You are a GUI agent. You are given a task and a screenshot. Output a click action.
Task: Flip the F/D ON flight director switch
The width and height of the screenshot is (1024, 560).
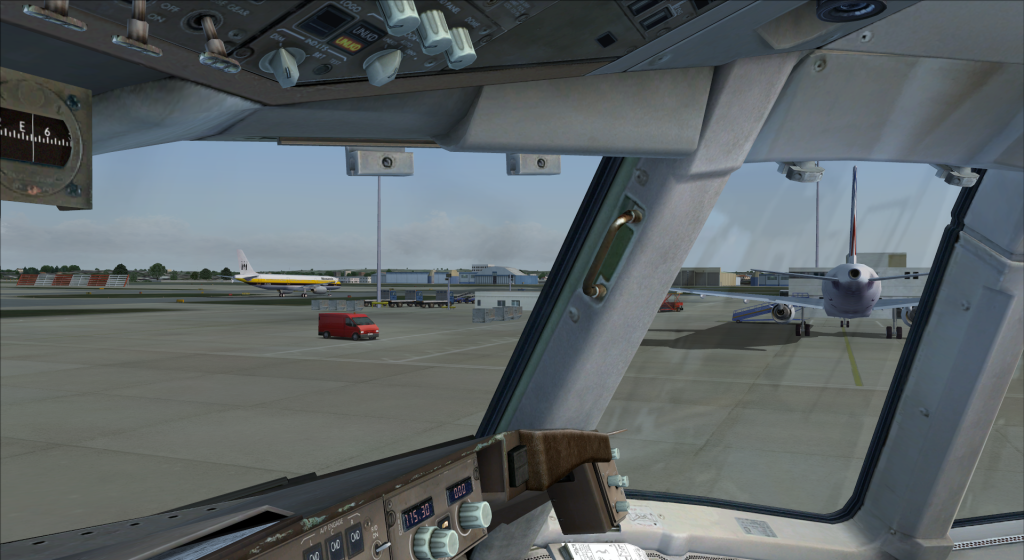tap(382, 548)
